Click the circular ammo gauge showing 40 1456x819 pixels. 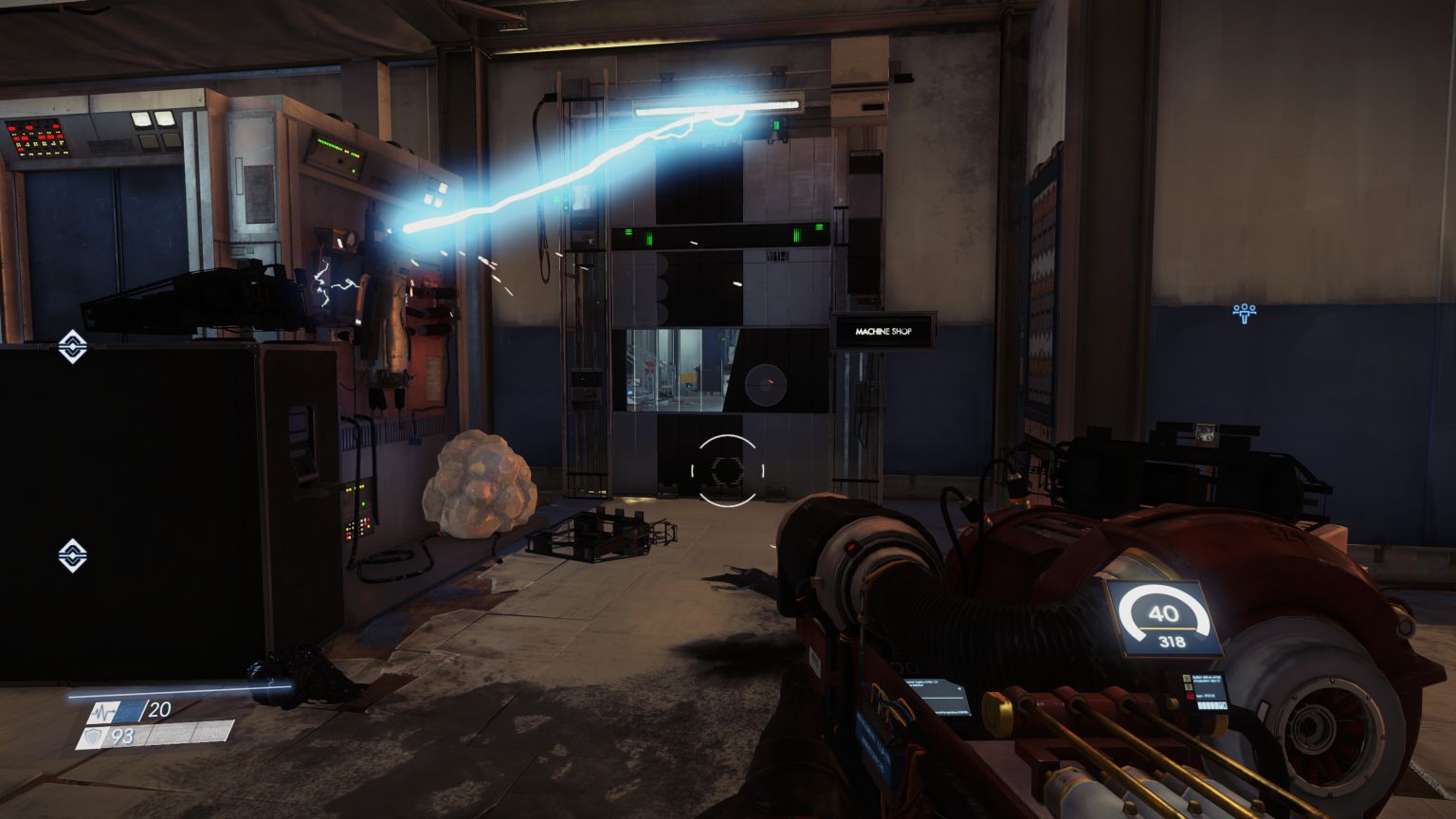tap(1163, 614)
